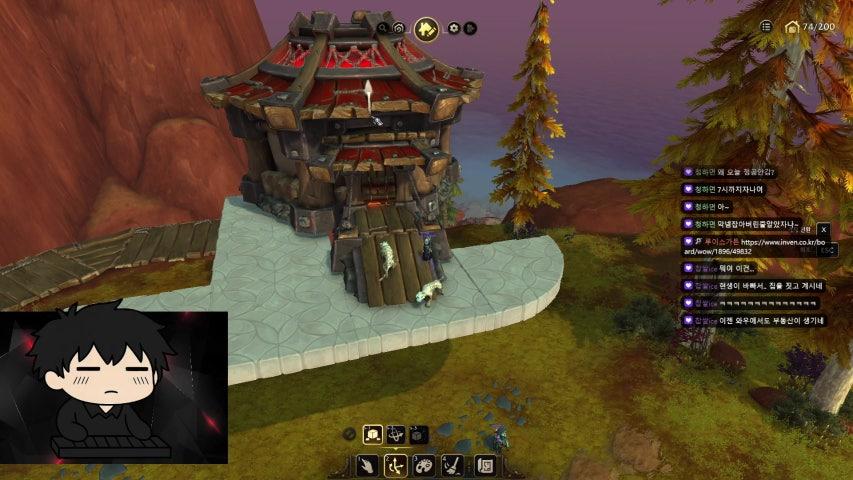
Task: Select the magnifying glass search icon
Action: click(383, 28)
